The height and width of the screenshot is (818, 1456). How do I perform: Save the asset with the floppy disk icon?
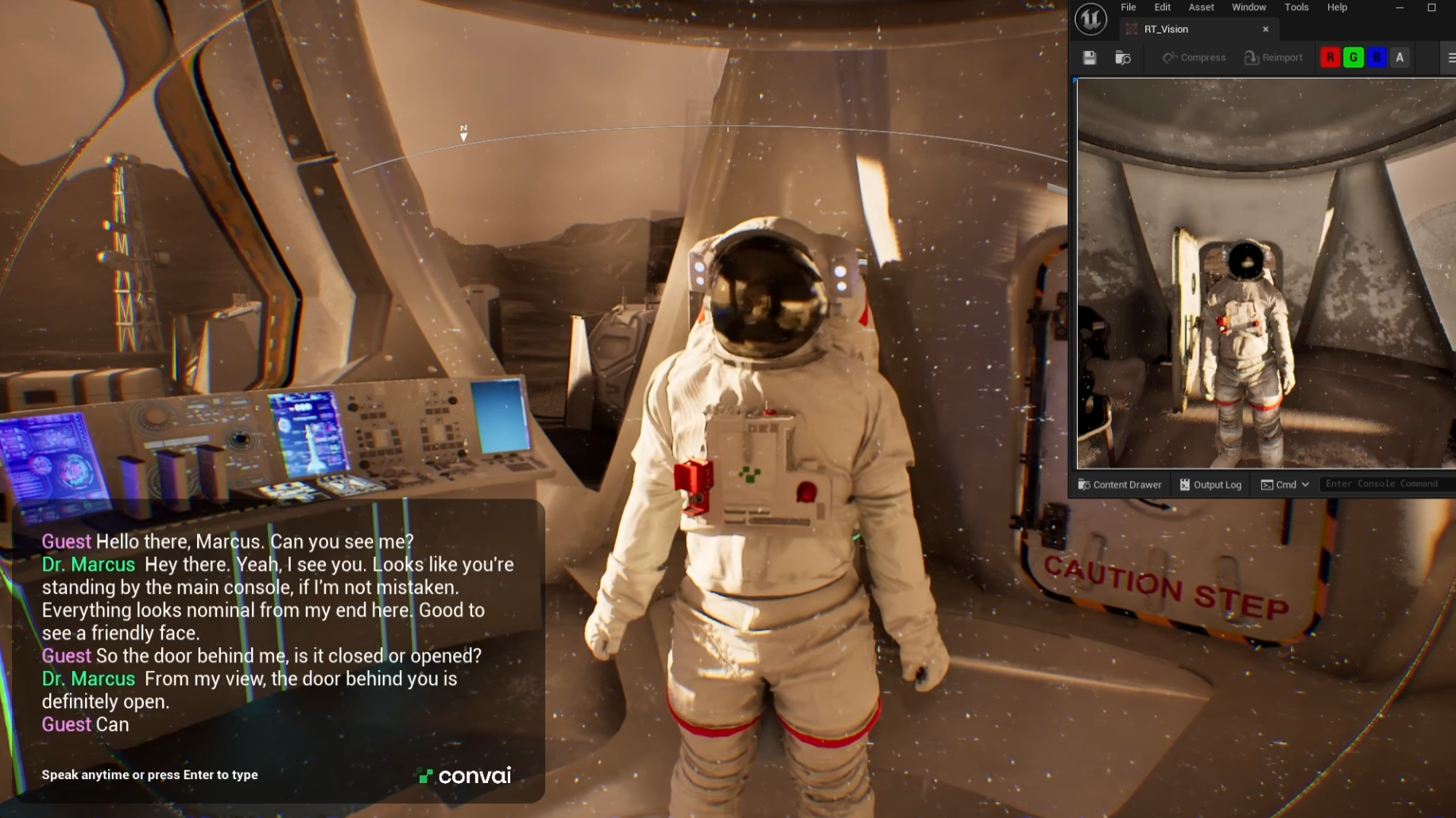click(1090, 58)
